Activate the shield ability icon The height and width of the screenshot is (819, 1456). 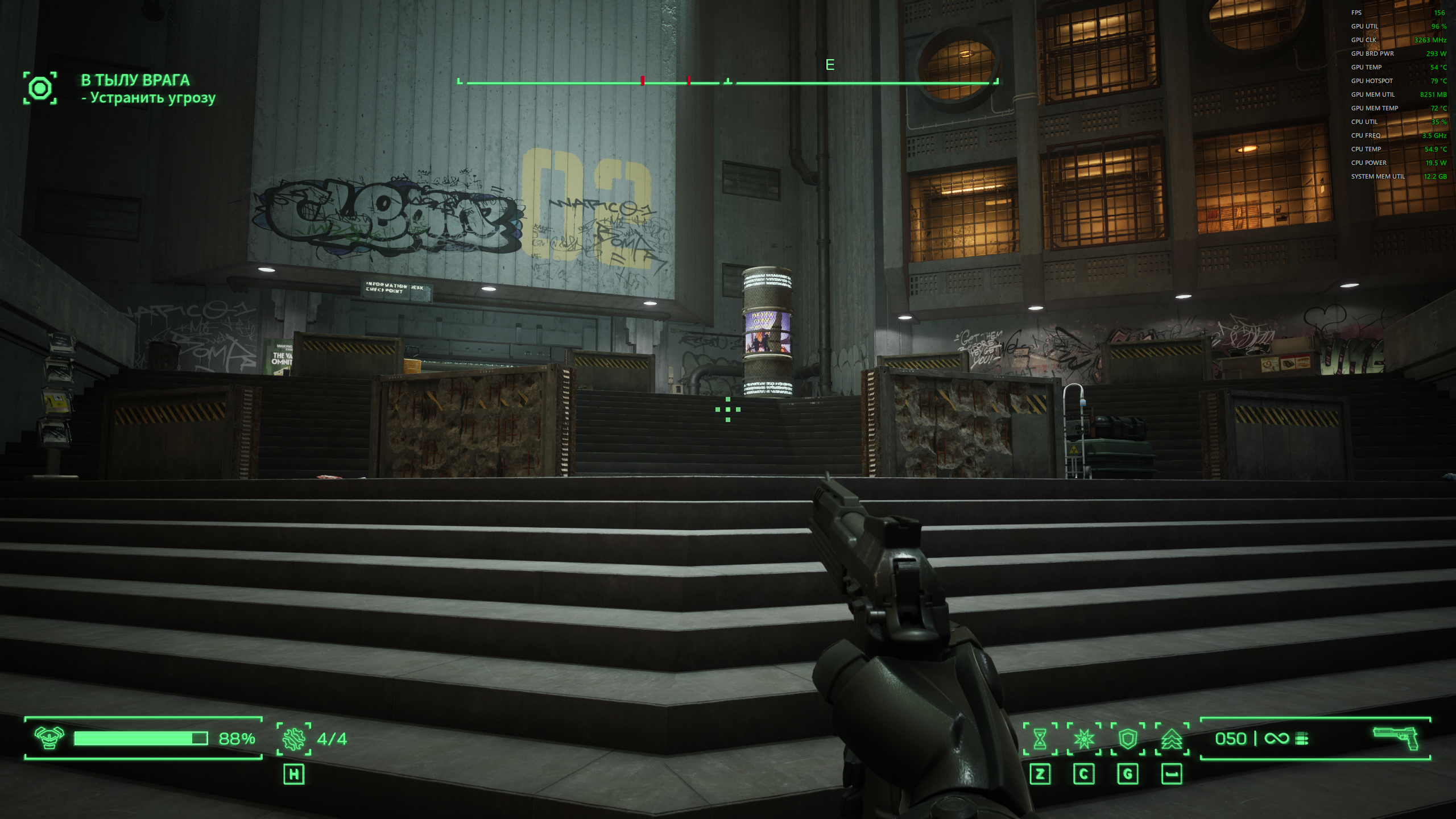[1128, 739]
